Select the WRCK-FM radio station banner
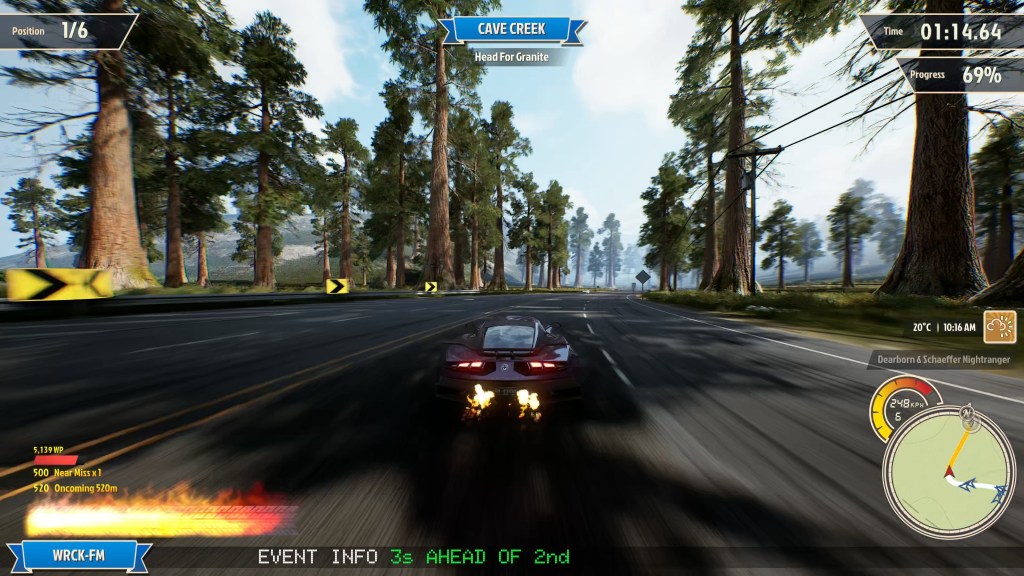The image size is (1024, 576). pyautogui.click(x=79, y=555)
